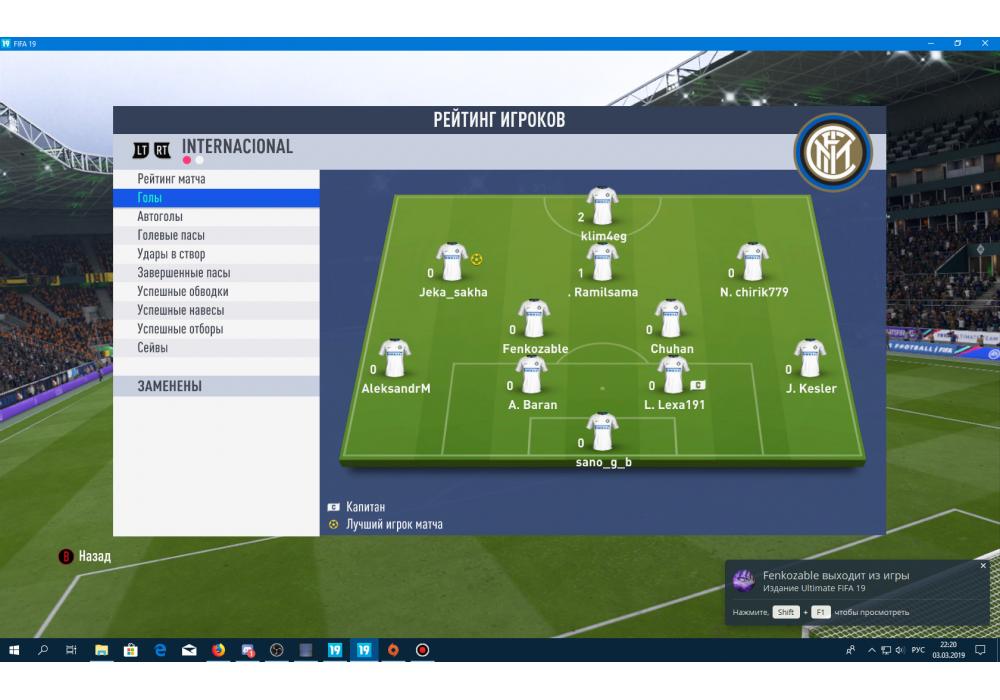Select Удары в створ in list
This screenshot has width=1000, height=700.
tap(171, 254)
